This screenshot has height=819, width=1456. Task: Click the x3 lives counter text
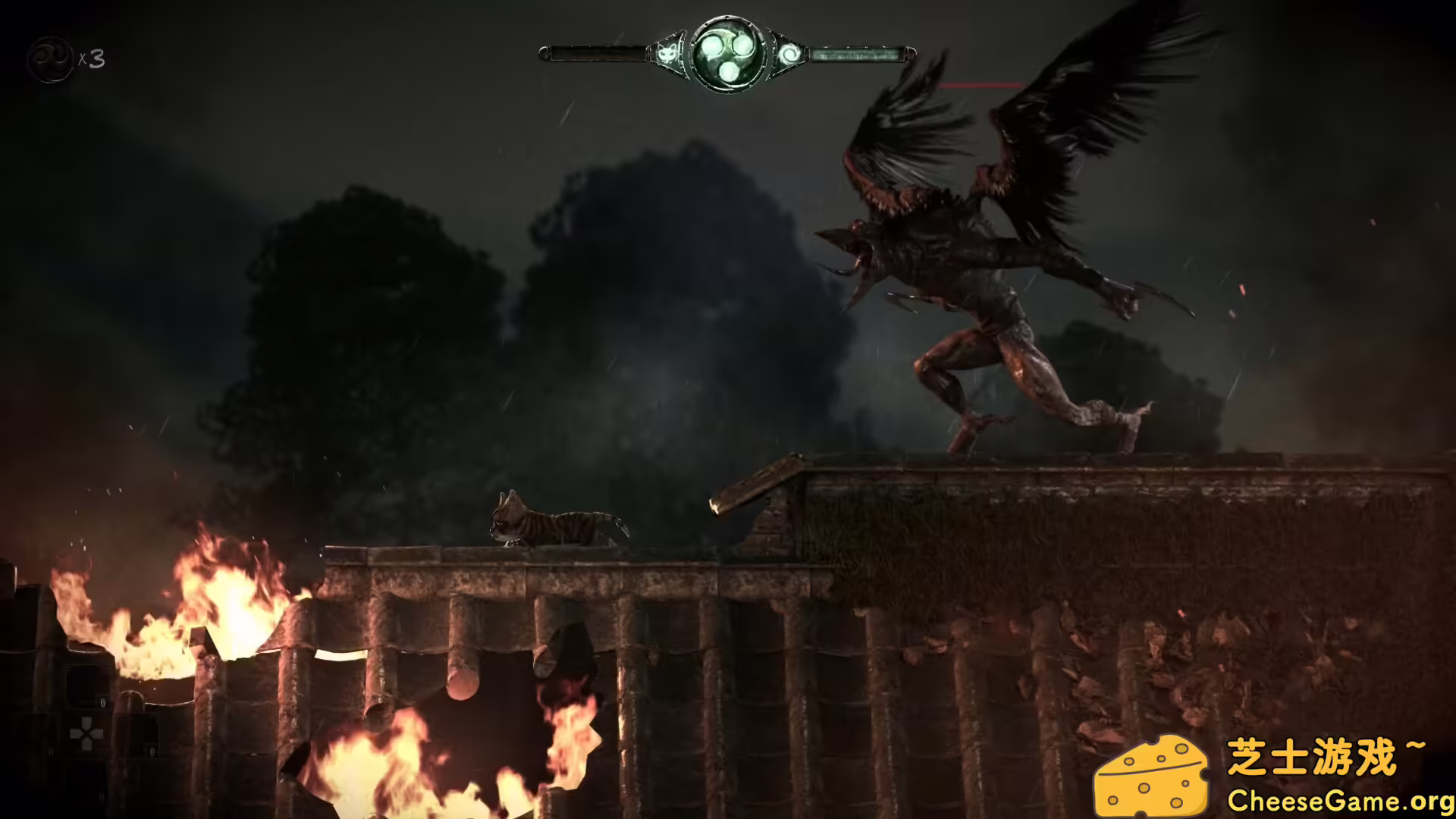pos(91,59)
